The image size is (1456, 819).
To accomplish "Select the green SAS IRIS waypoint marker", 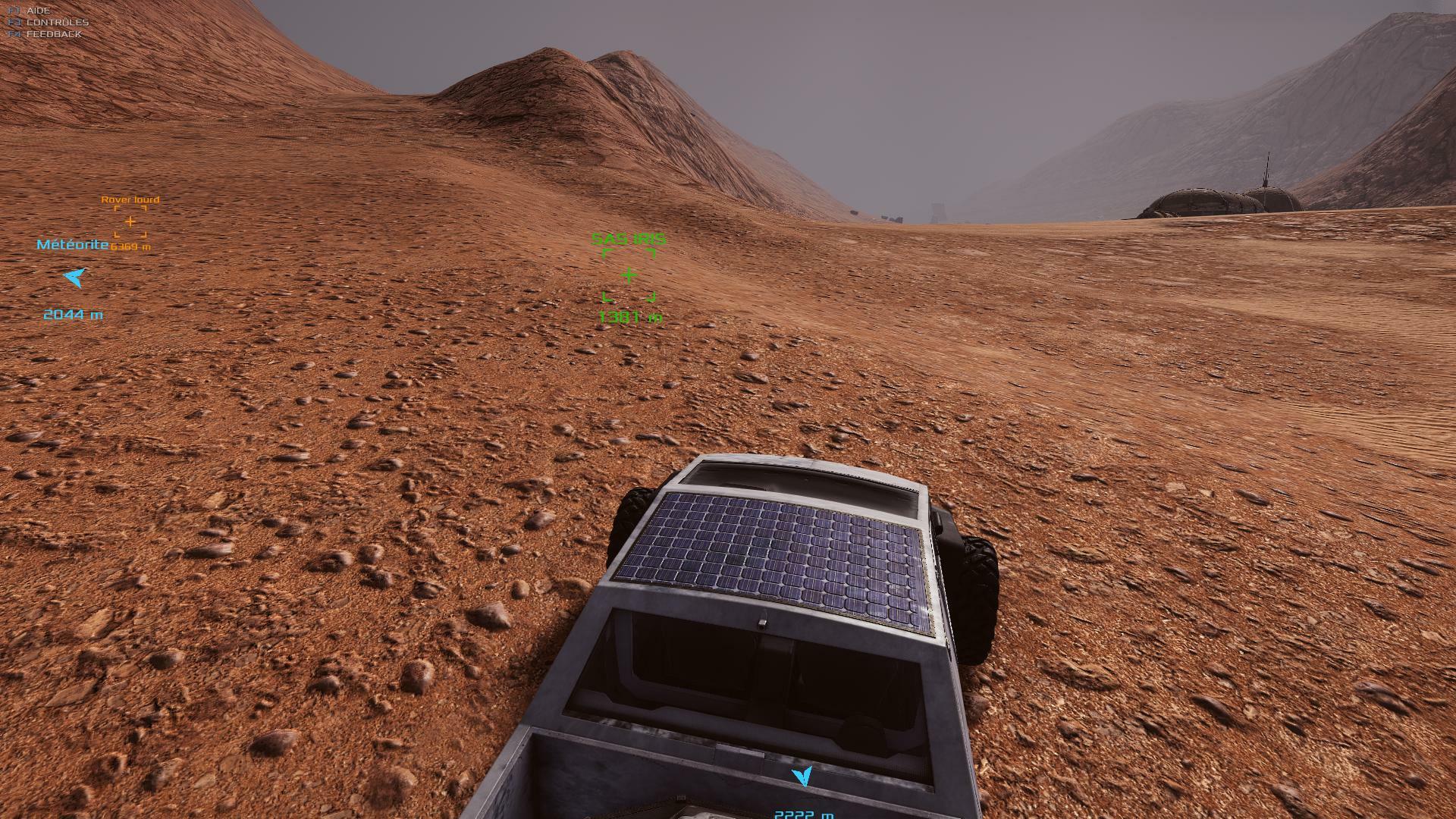I will click(x=629, y=275).
